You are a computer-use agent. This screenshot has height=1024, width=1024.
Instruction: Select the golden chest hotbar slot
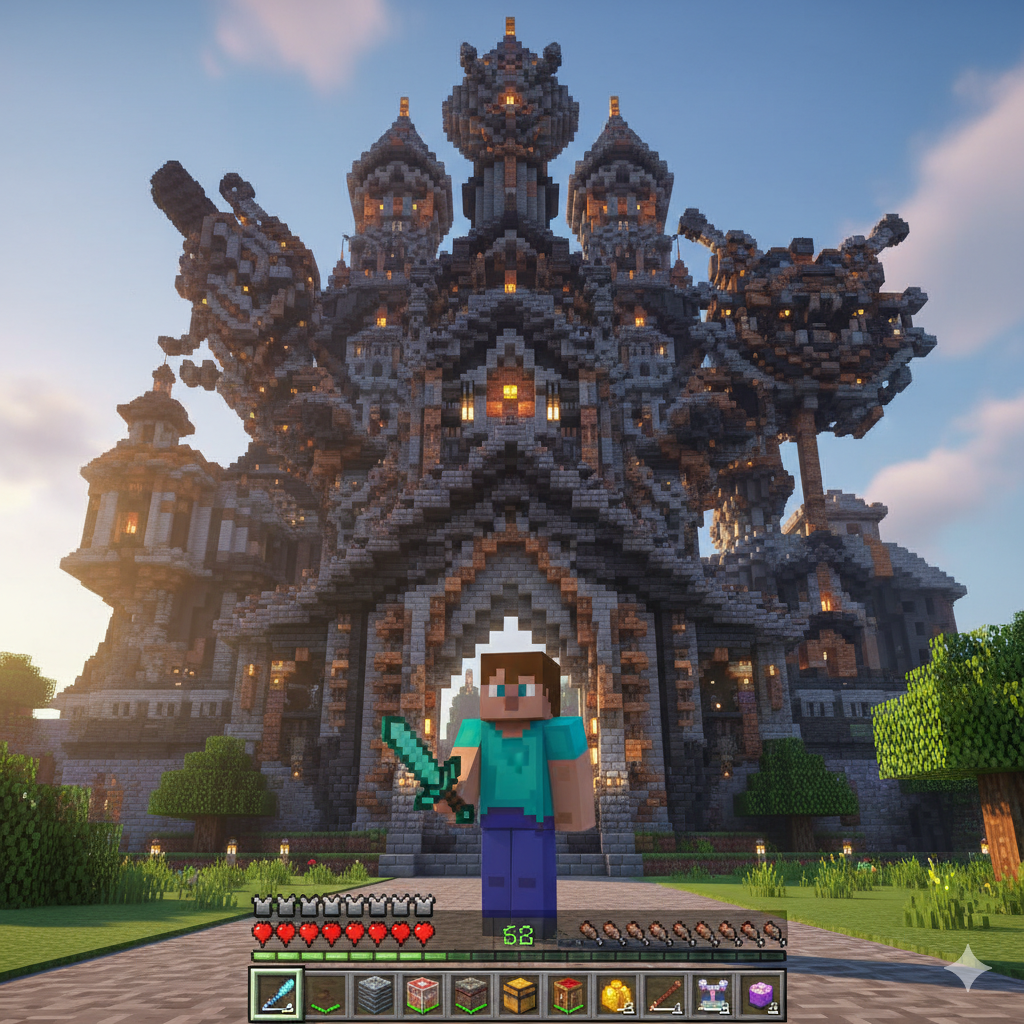coord(519,994)
